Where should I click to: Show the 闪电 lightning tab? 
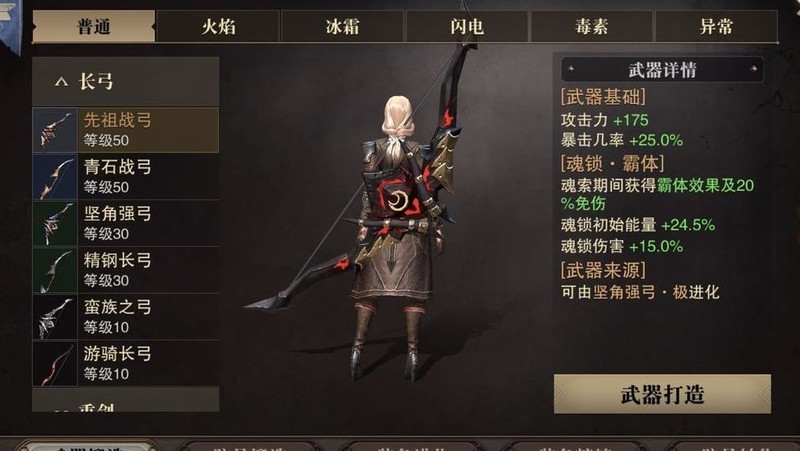[x=467, y=27]
